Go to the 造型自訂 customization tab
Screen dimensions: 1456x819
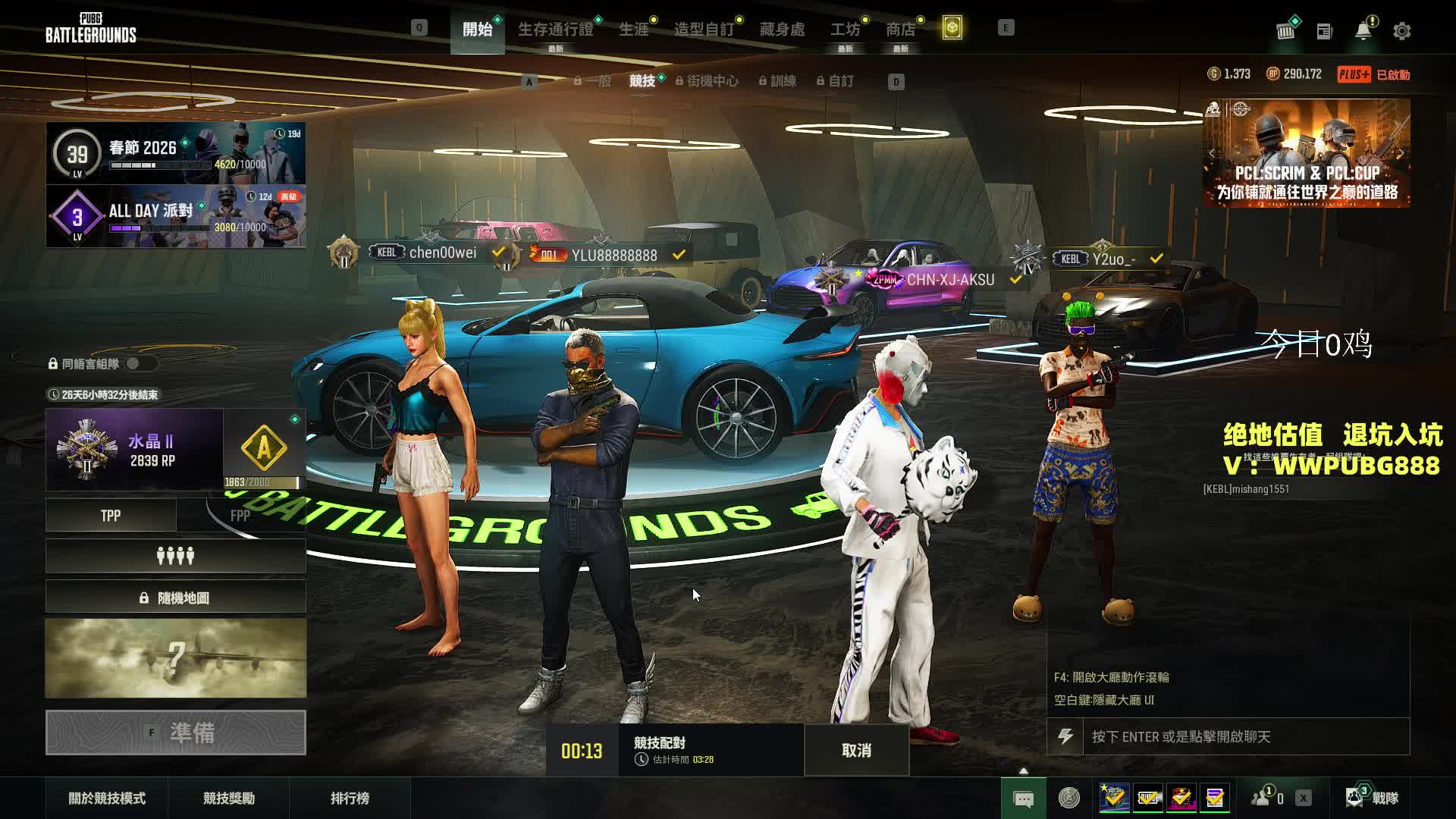(704, 30)
